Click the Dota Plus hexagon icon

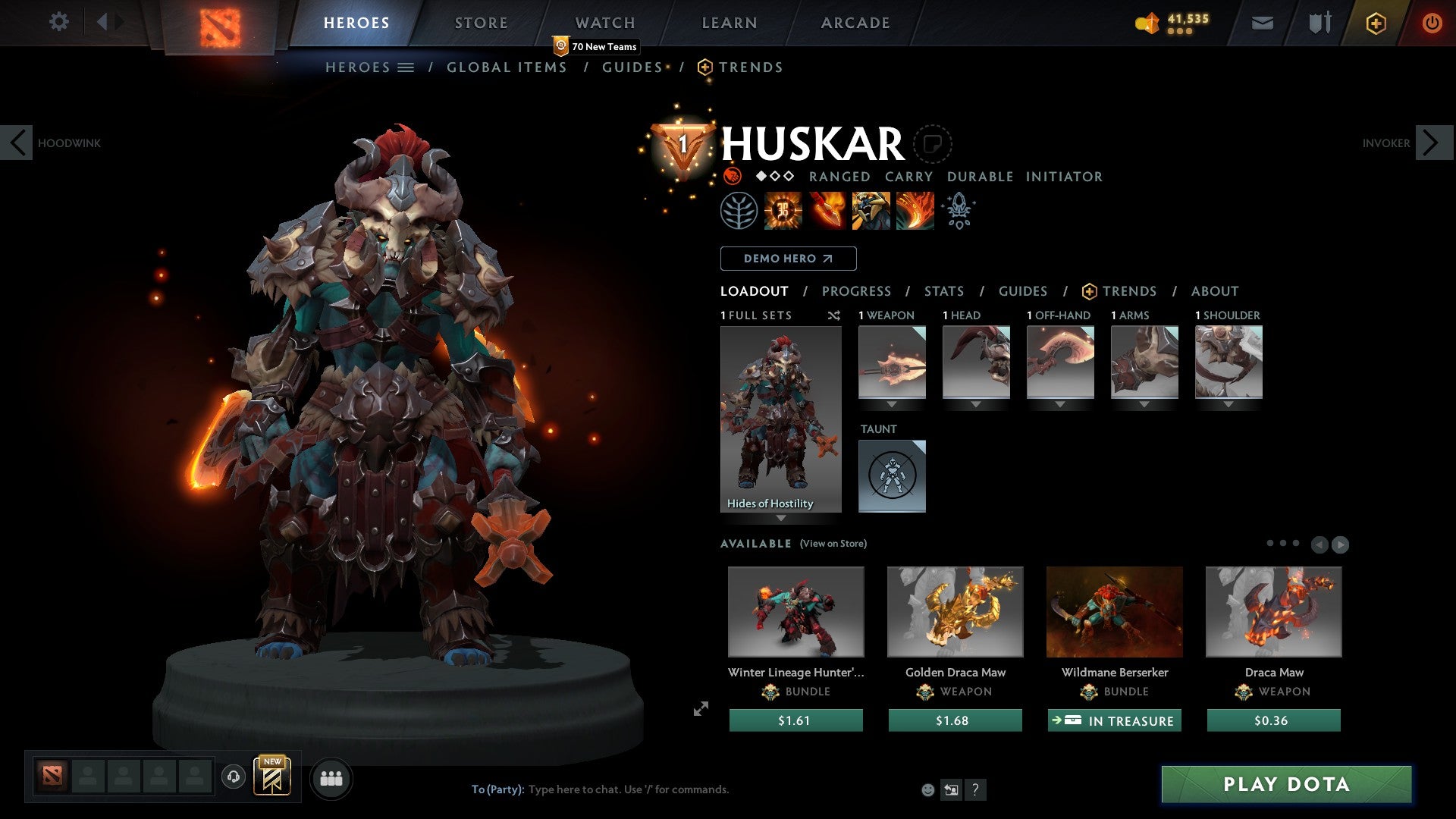[1375, 23]
